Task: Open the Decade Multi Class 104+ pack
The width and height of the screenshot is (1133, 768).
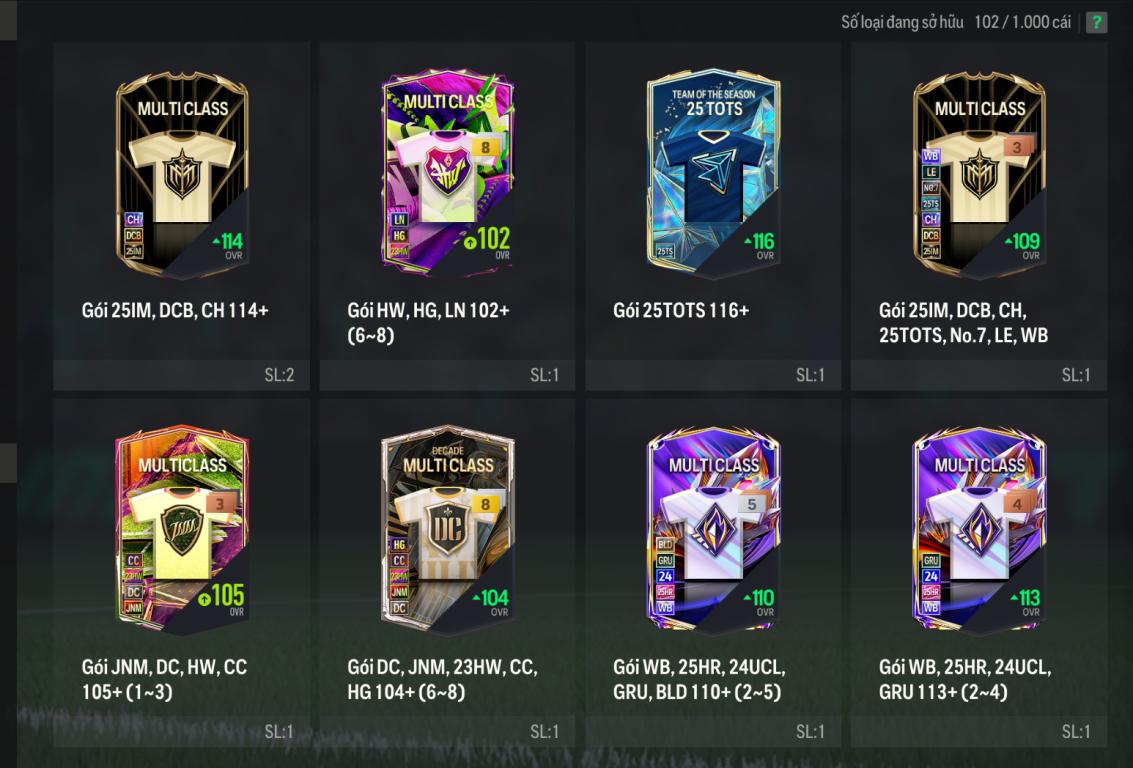Action: click(447, 532)
